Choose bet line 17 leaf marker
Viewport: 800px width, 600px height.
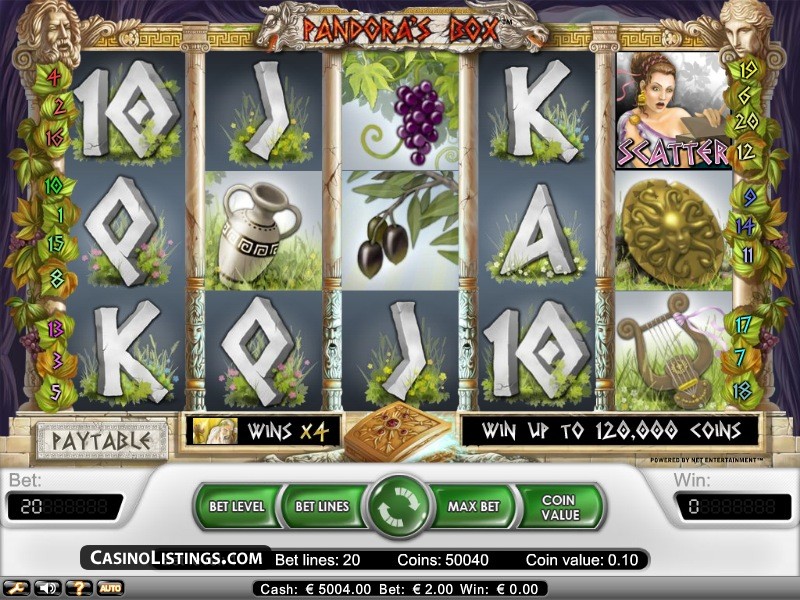[743, 324]
